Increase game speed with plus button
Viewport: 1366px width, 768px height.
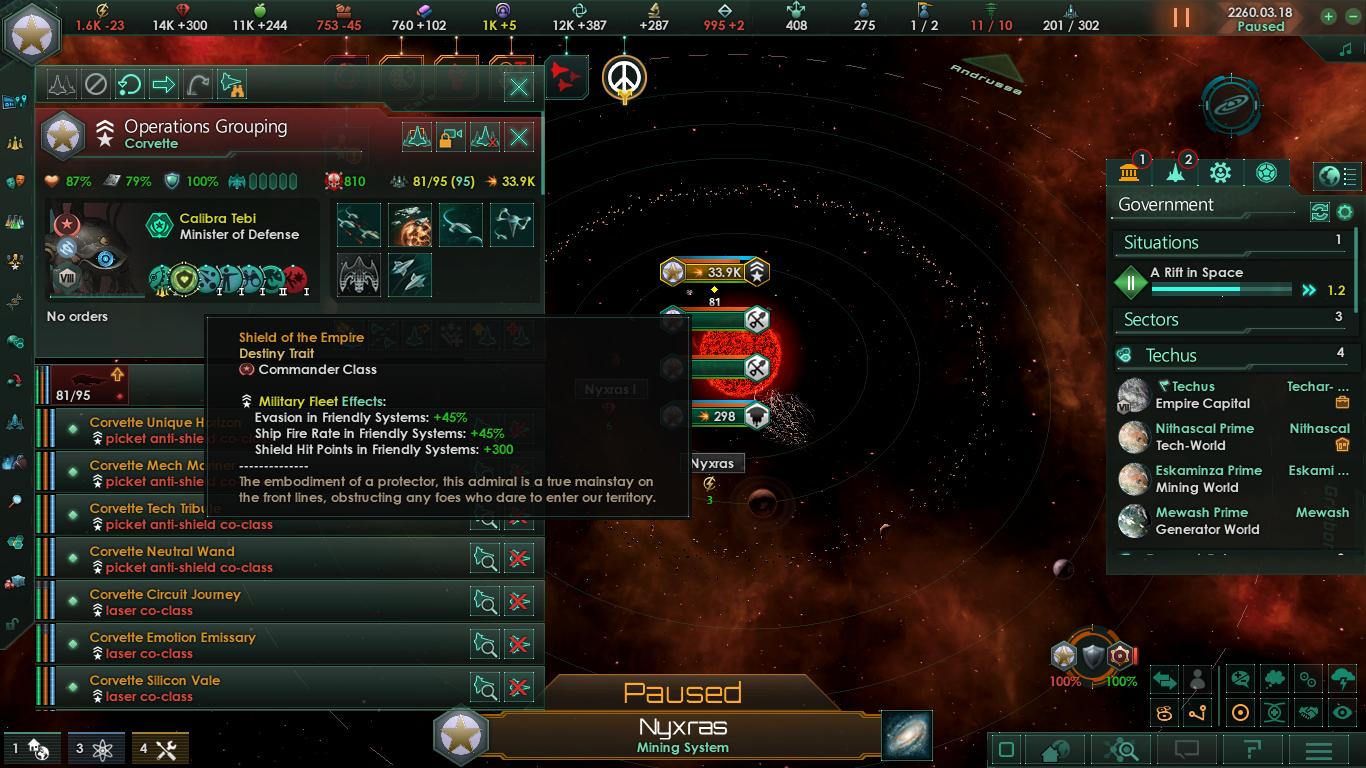[x=1328, y=16]
